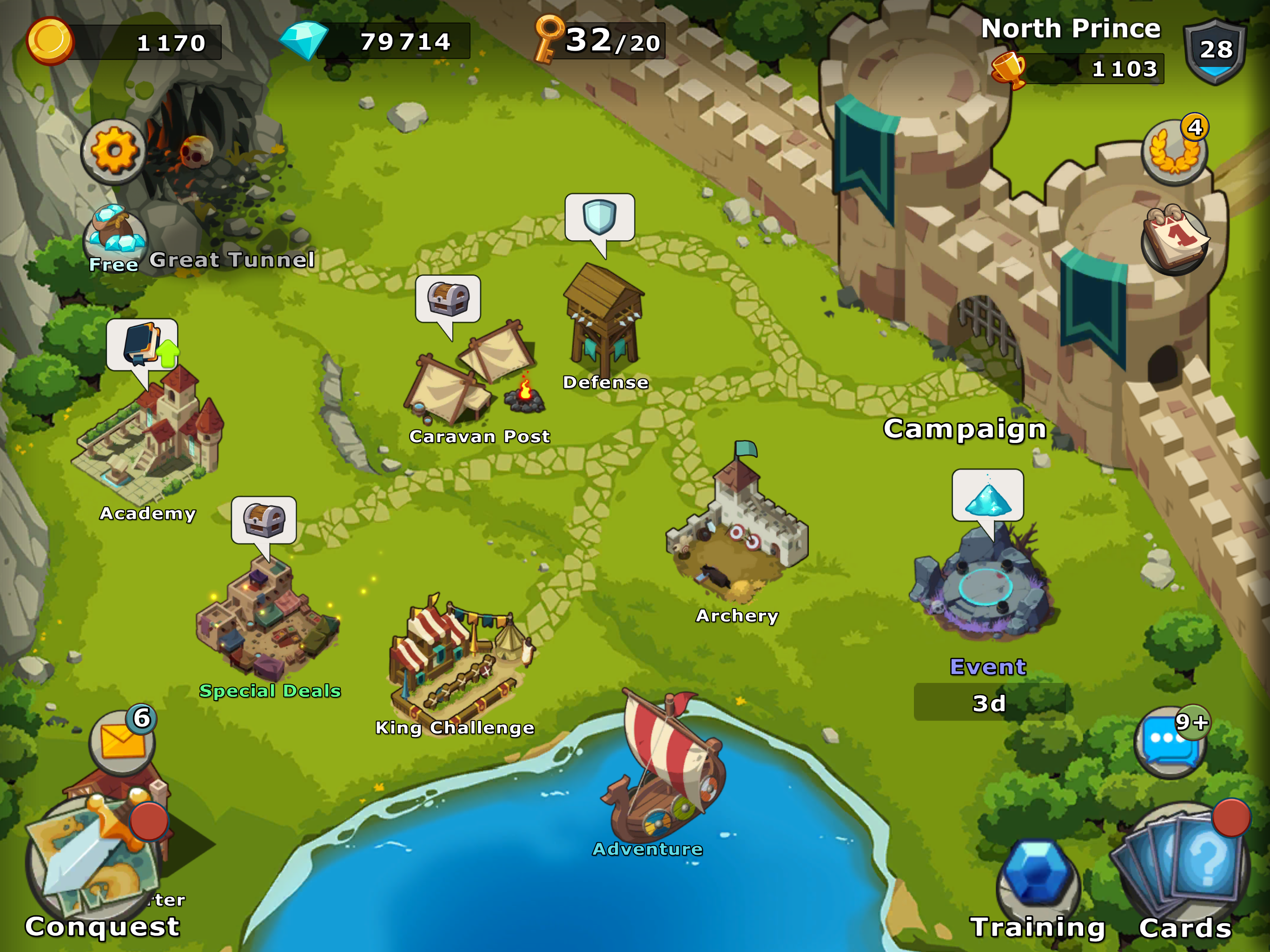Viewport: 1270px width, 952px height.
Task: Open the mail envelope inbox
Action: [x=122, y=742]
